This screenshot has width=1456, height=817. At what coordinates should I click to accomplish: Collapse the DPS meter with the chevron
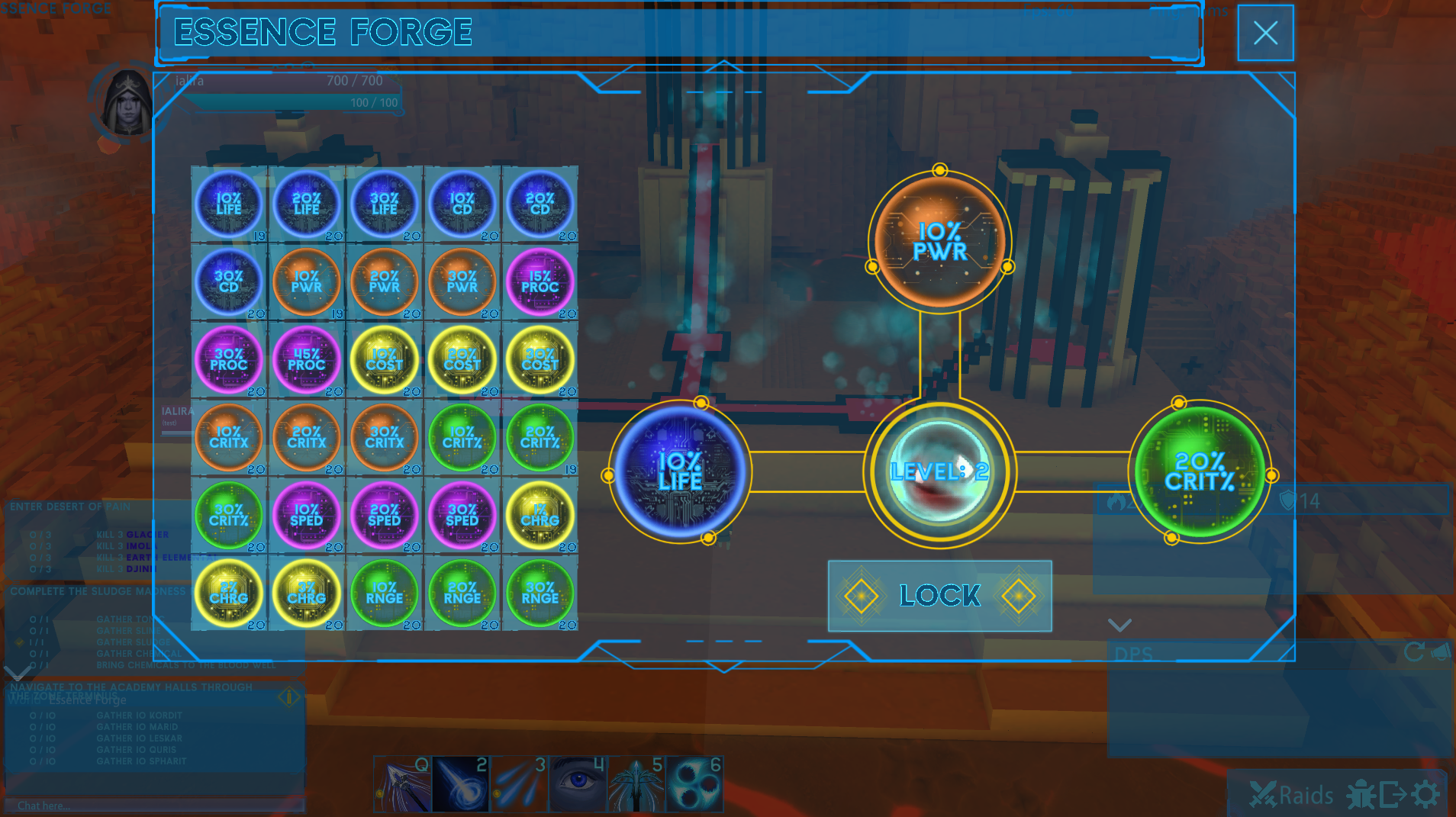tap(1120, 626)
